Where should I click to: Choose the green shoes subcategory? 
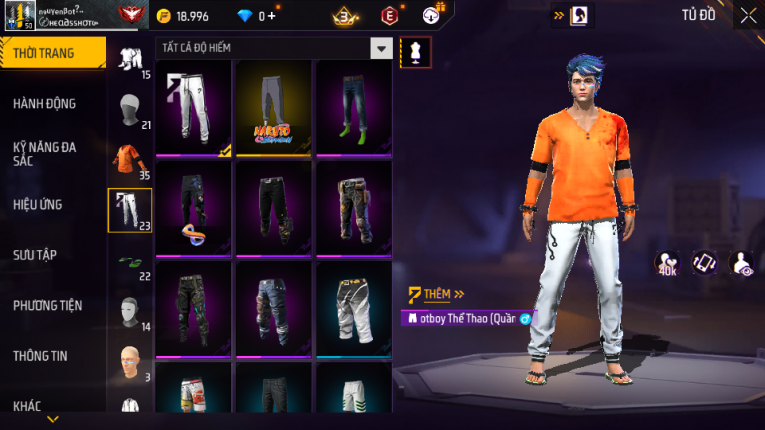(x=130, y=262)
